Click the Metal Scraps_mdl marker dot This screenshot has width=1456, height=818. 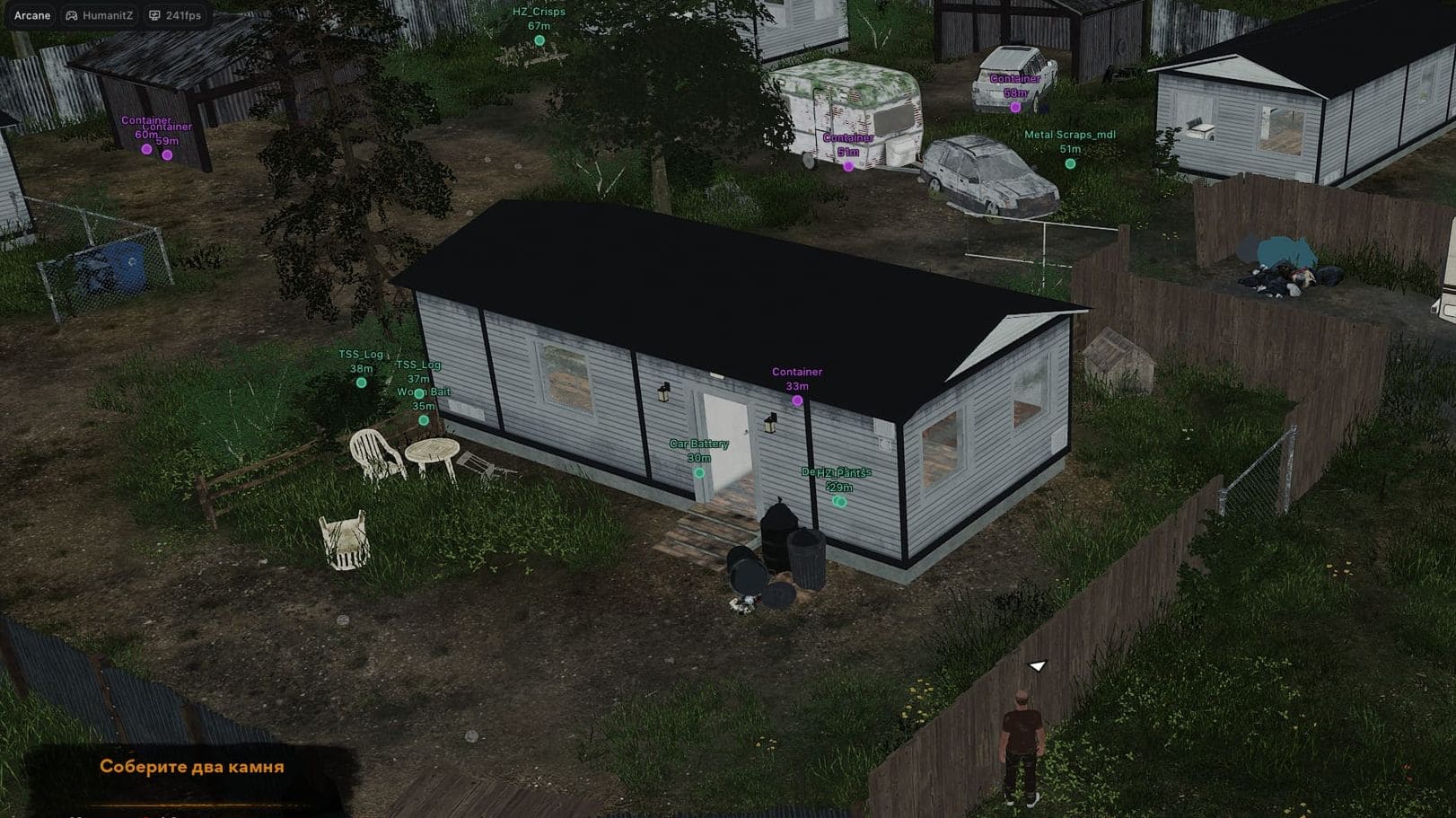pyautogui.click(x=1070, y=163)
